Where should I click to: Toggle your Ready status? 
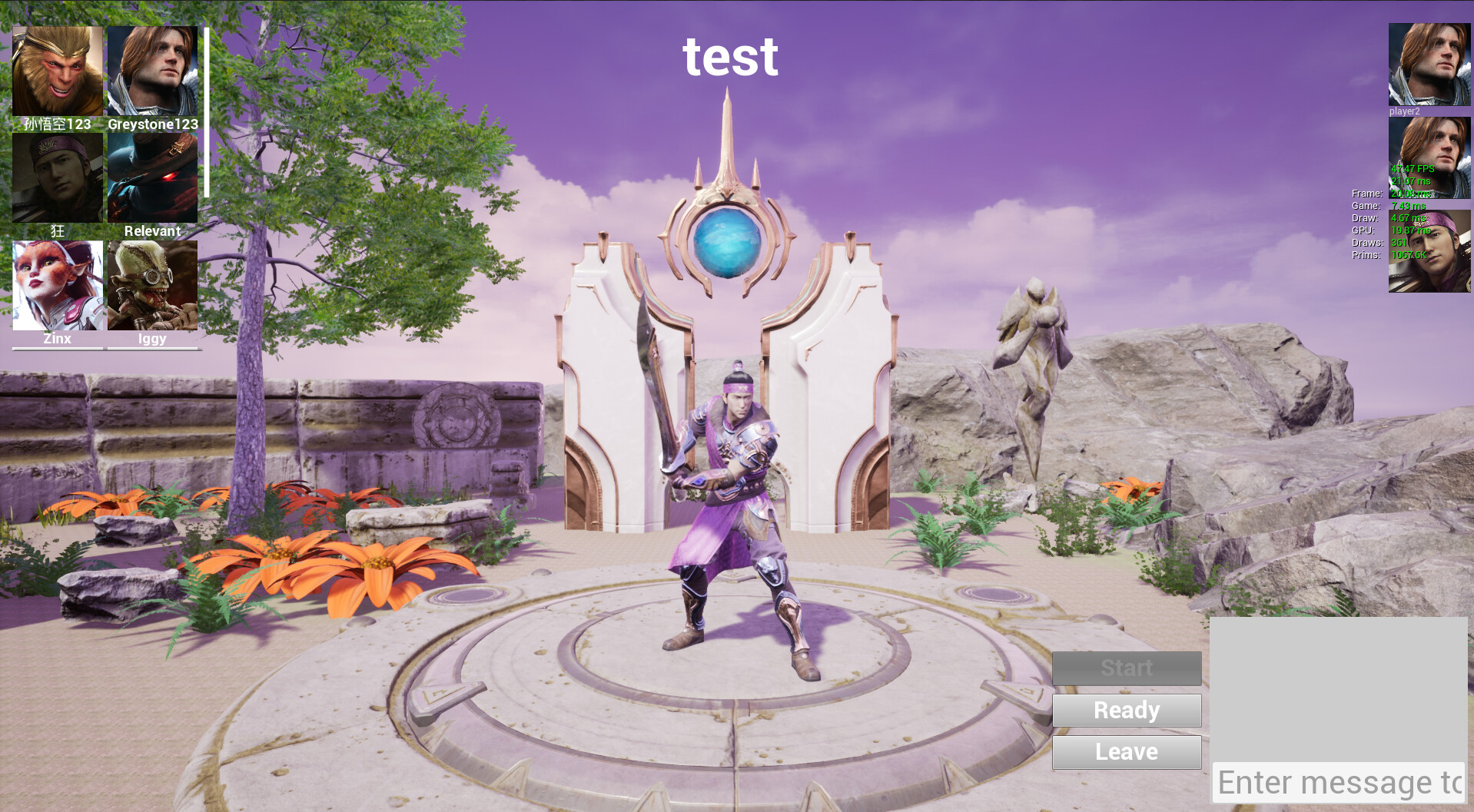1127,710
